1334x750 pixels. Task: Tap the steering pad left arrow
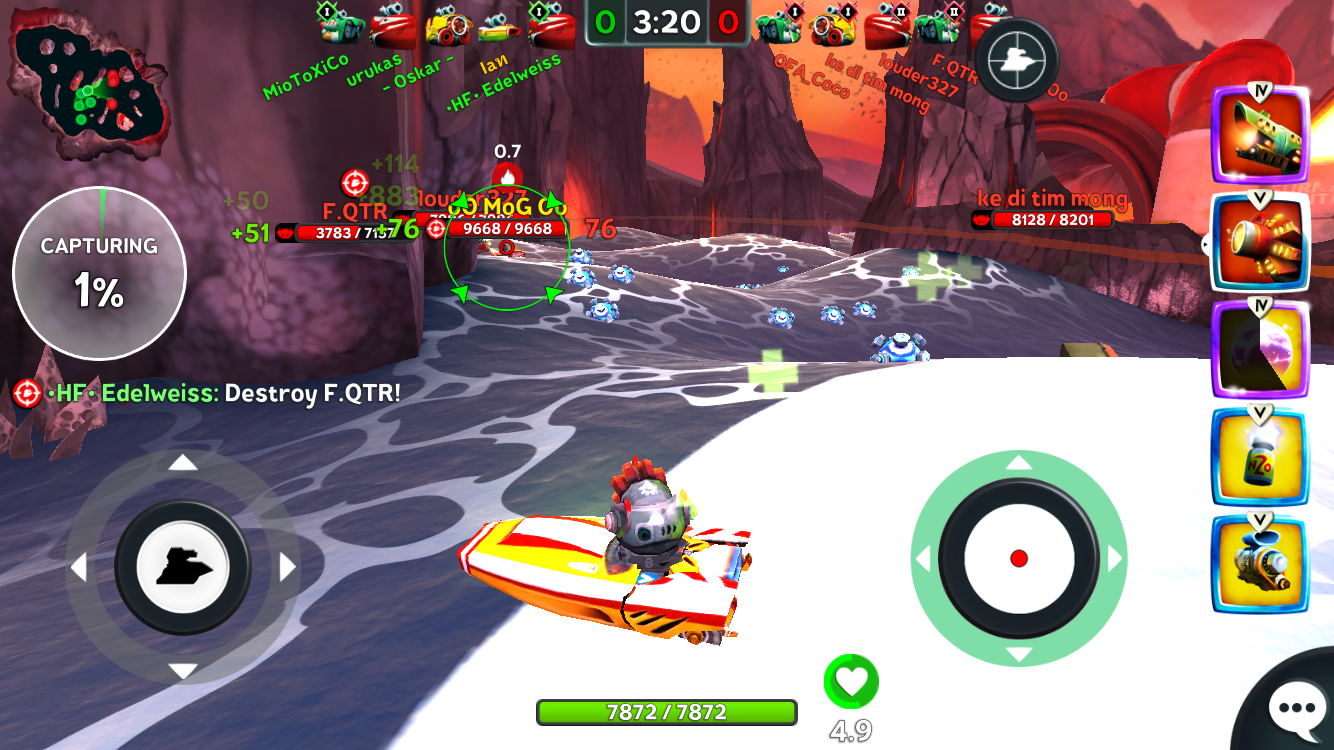point(78,568)
